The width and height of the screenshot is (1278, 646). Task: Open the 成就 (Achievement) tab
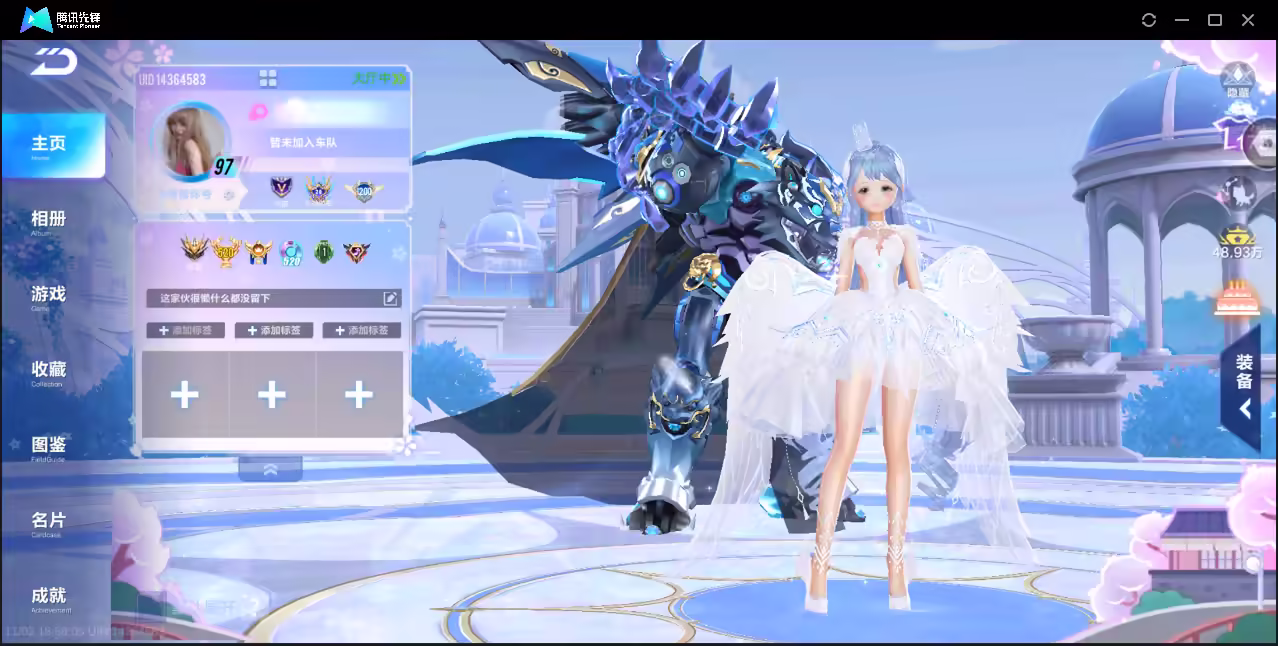[x=48, y=597]
